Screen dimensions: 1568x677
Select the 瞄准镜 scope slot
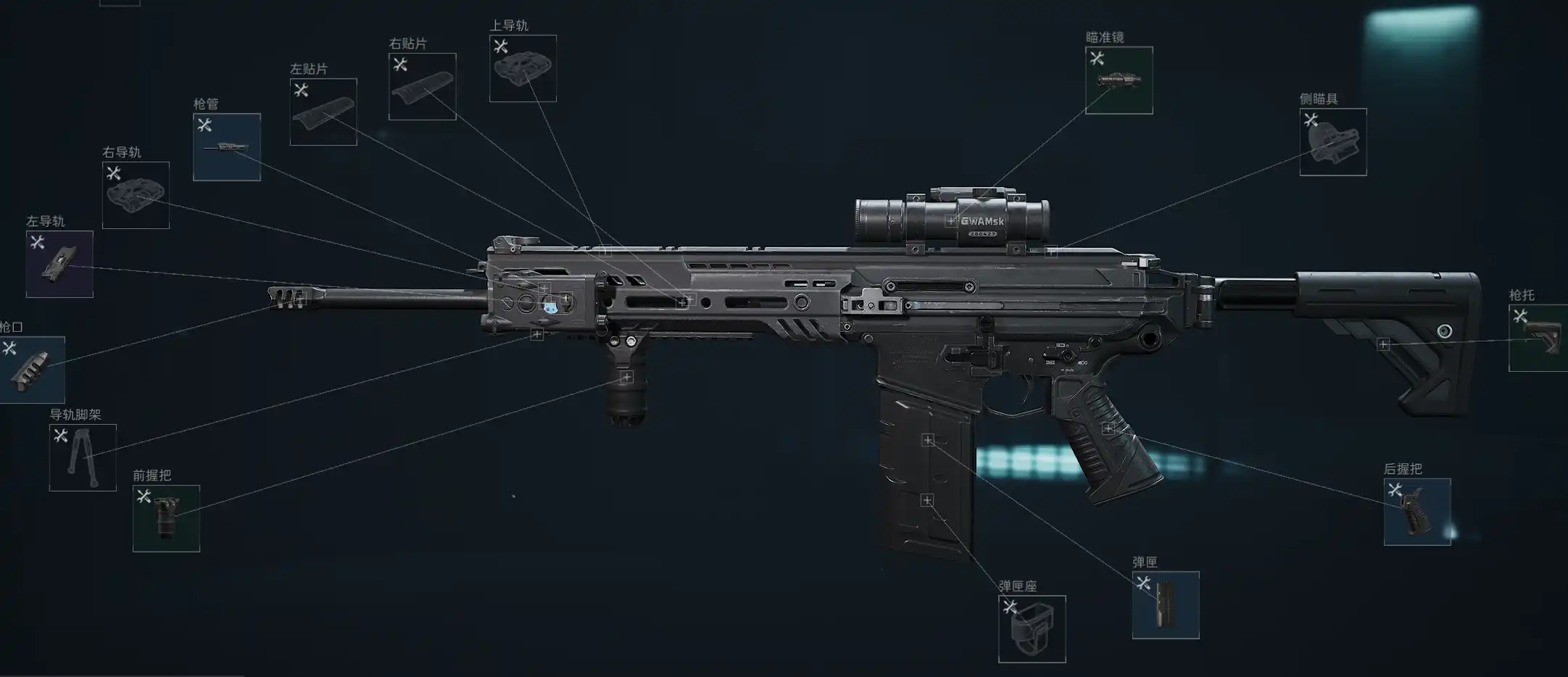pos(1119,80)
